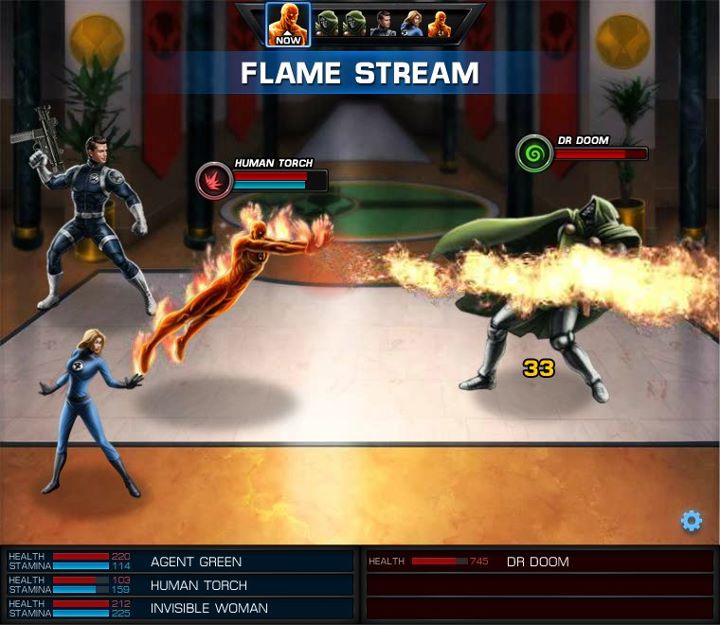Click the Human Torch portrait marked NOW
720x625 pixels.
(288, 24)
